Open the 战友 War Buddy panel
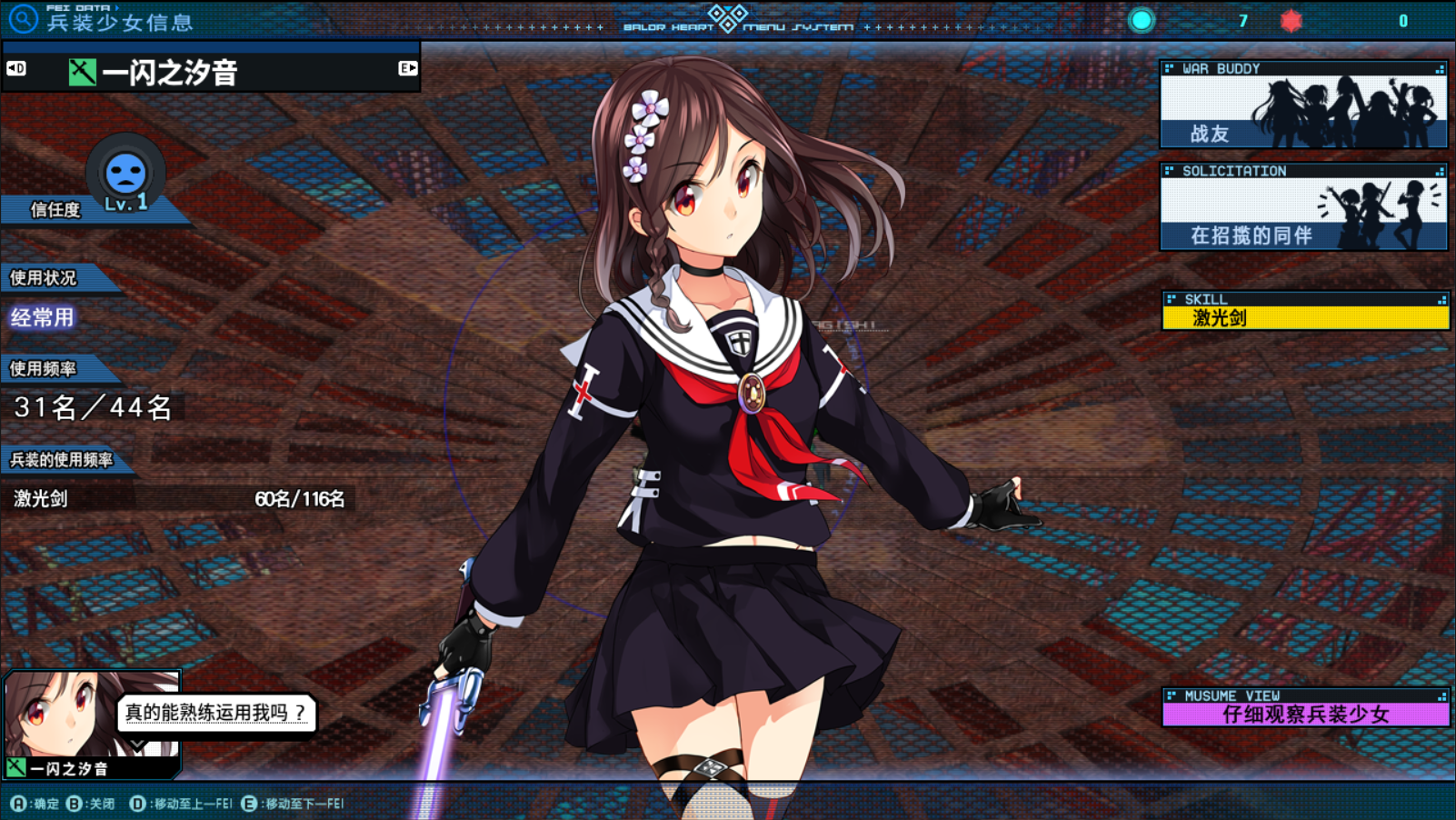Viewport: 1456px width, 820px height. [x=1303, y=105]
